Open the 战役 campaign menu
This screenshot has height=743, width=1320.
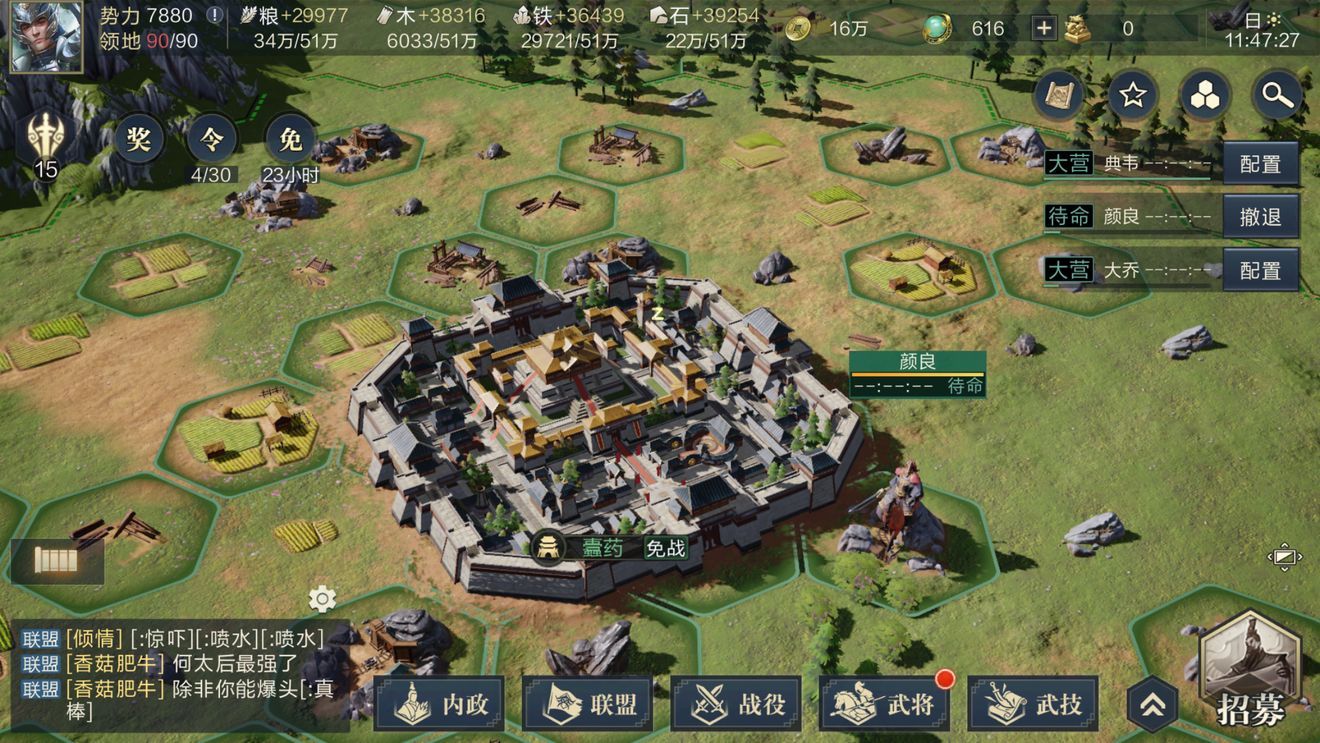(736, 704)
